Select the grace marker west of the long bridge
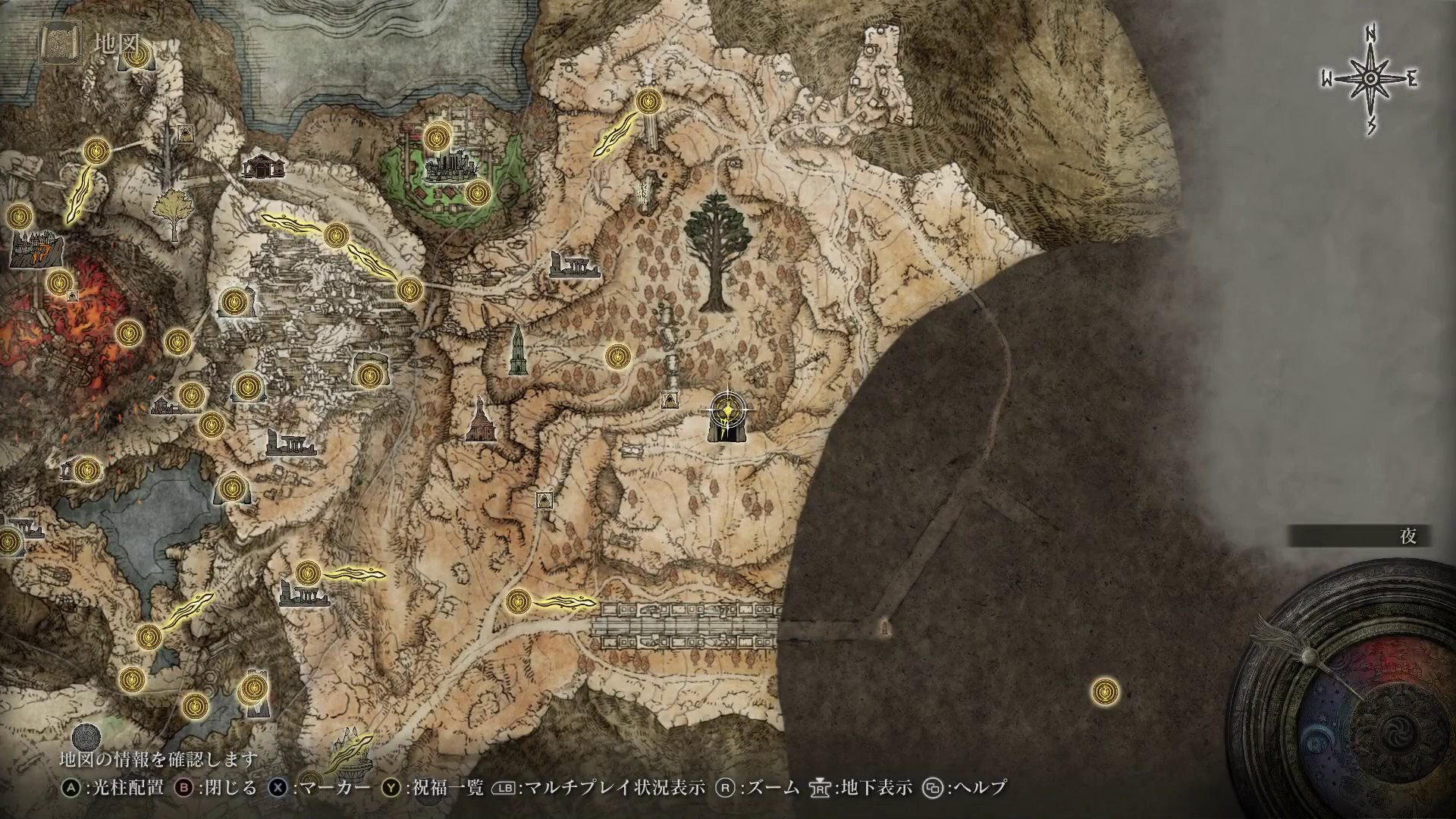This screenshot has height=819, width=1456. pyautogui.click(x=518, y=601)
